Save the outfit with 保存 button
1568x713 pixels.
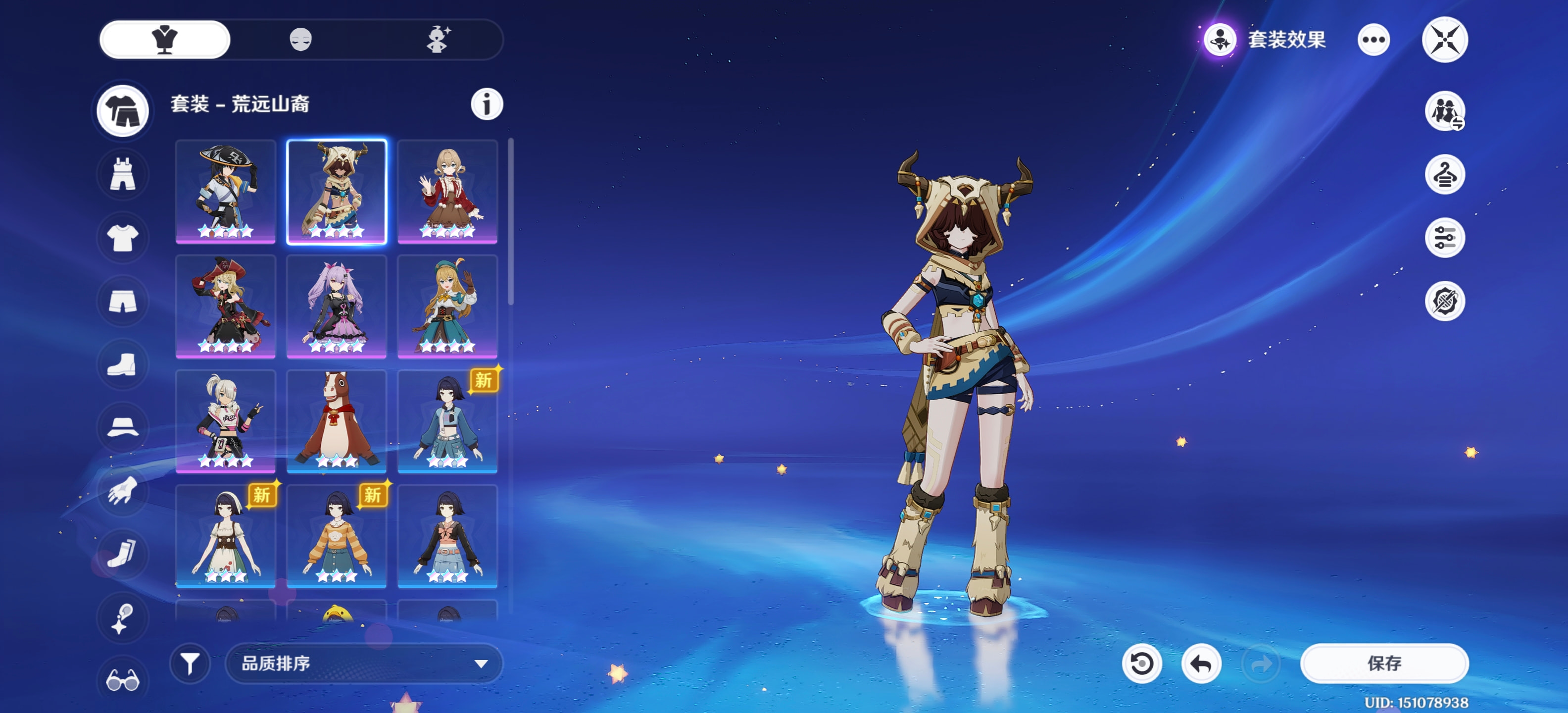point(1383,663)
